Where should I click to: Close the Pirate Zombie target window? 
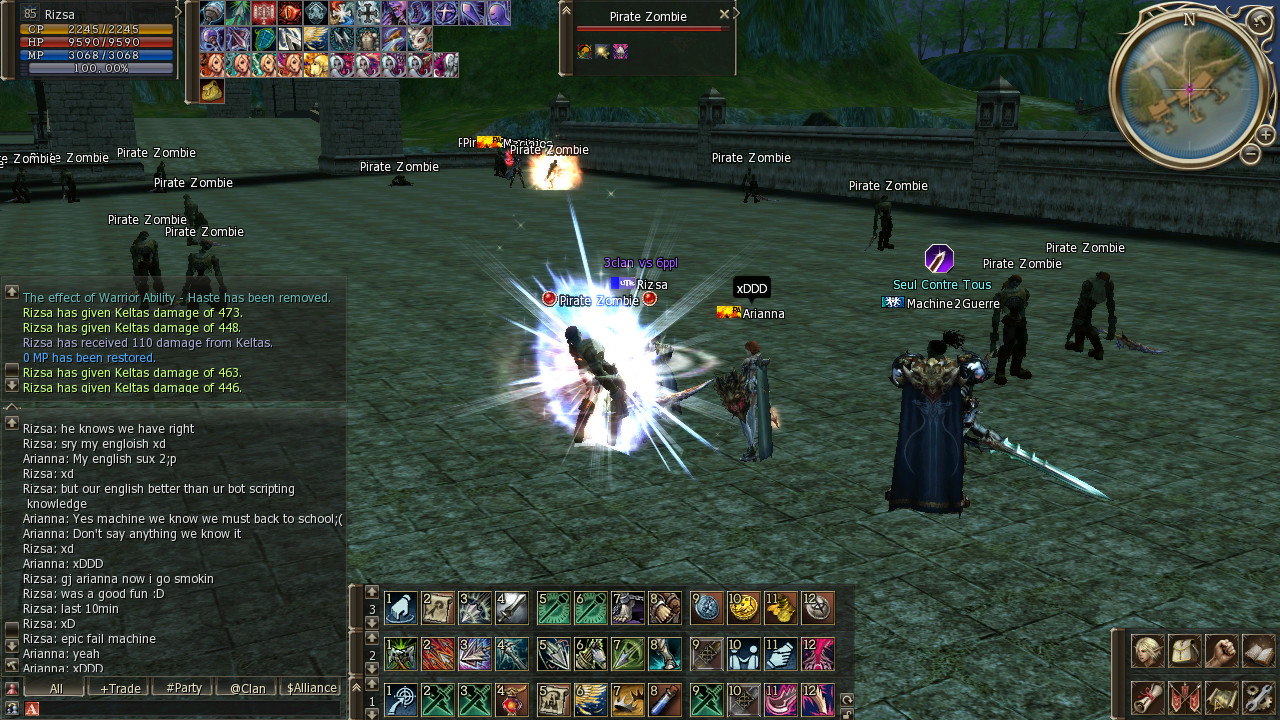coord(724,15)
